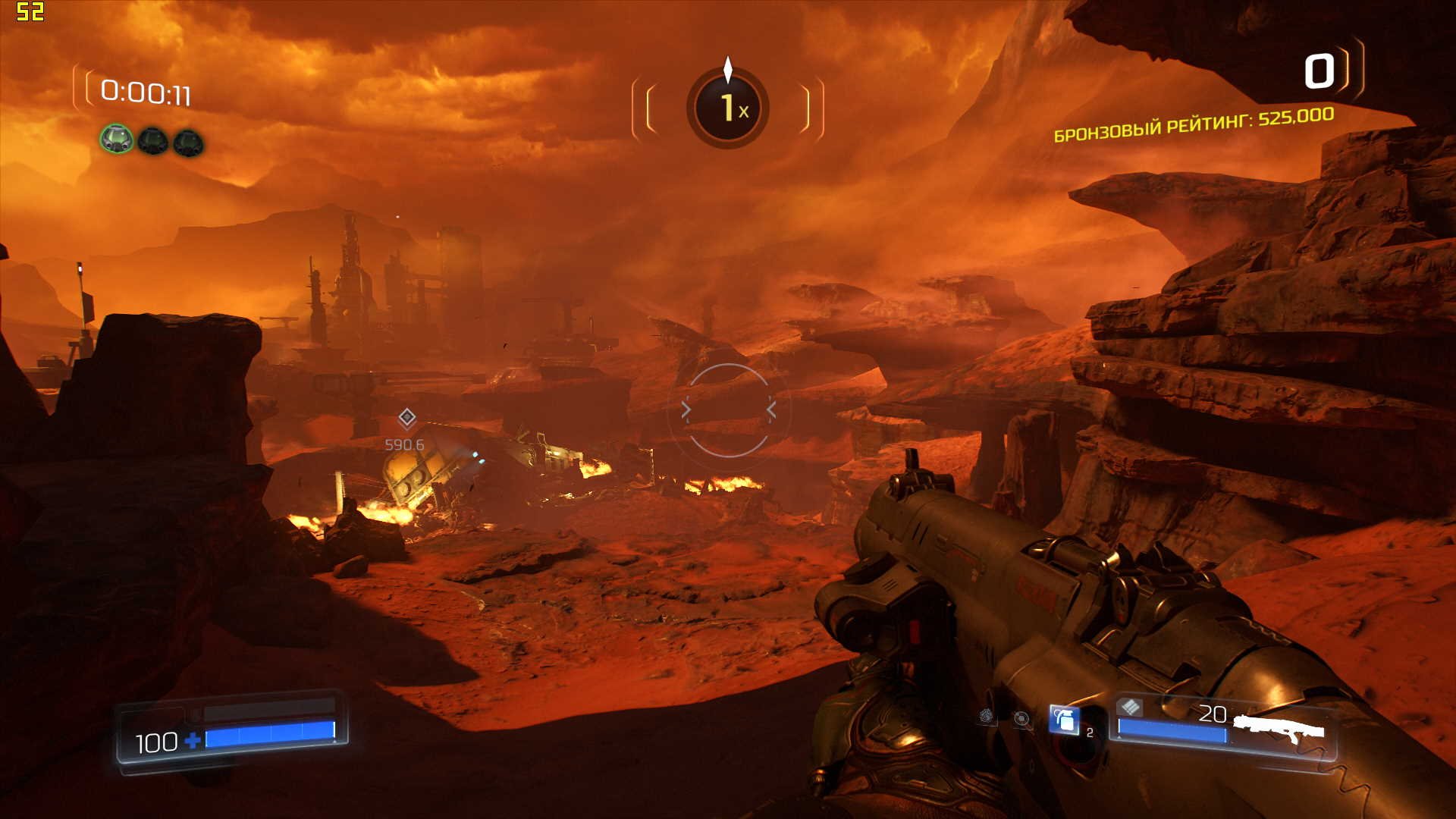Click the white shotgun weapon silhouette

1279,728
